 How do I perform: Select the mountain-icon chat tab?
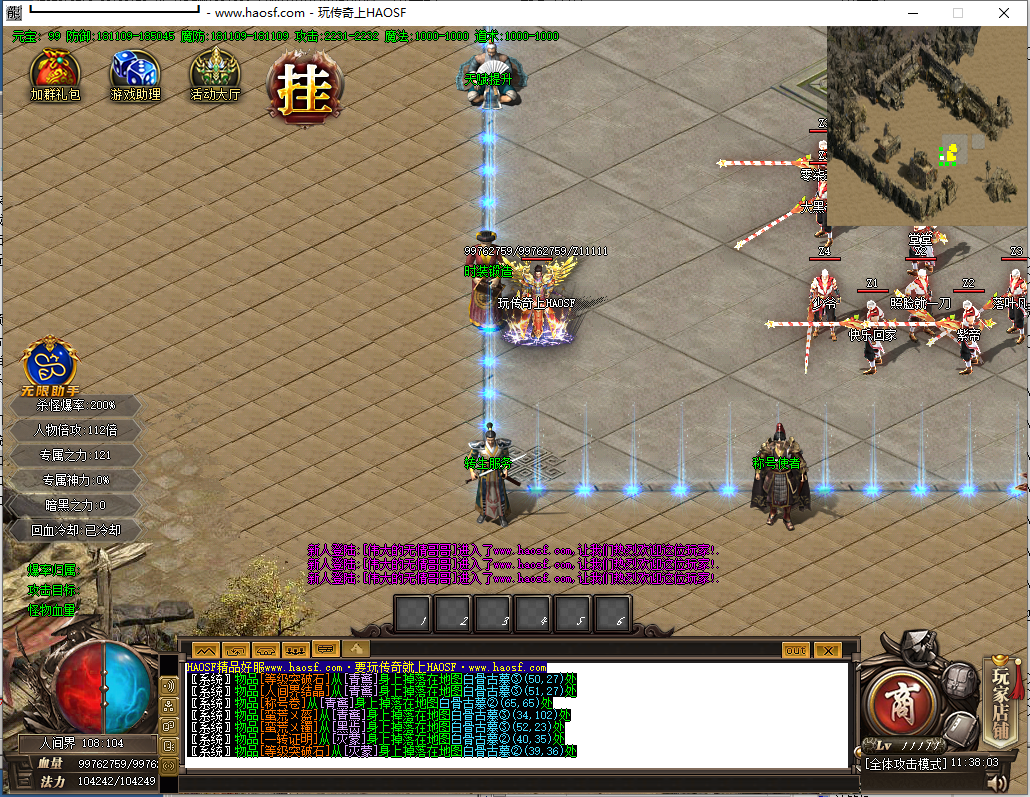205,650
